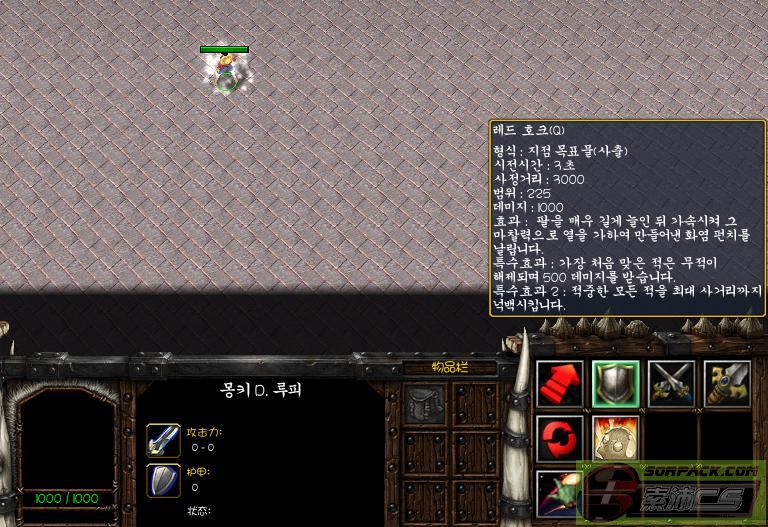Choose the crossed swords attack command
Image resolution: width=768 pixels, height=527 pixels.
point(671,384)
